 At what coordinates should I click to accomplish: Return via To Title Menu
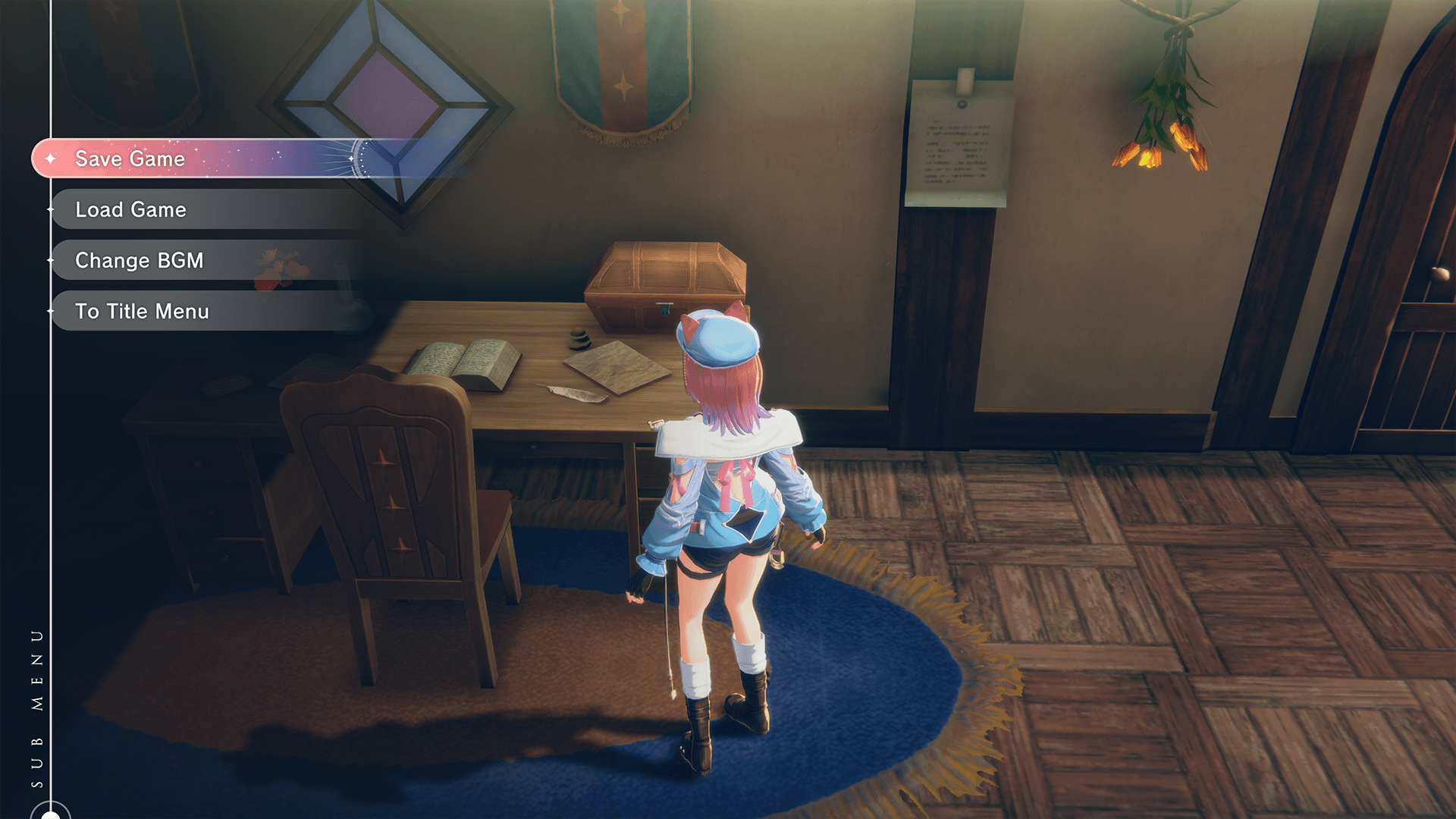[x=143, y=311]
